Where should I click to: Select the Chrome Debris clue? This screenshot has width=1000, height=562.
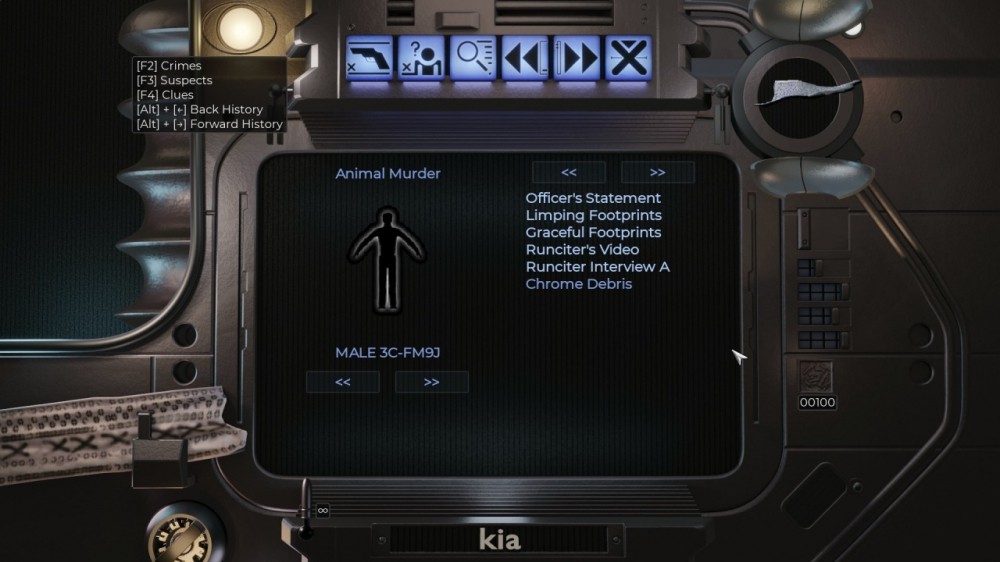pyautogui.click(x=579, y=284)
